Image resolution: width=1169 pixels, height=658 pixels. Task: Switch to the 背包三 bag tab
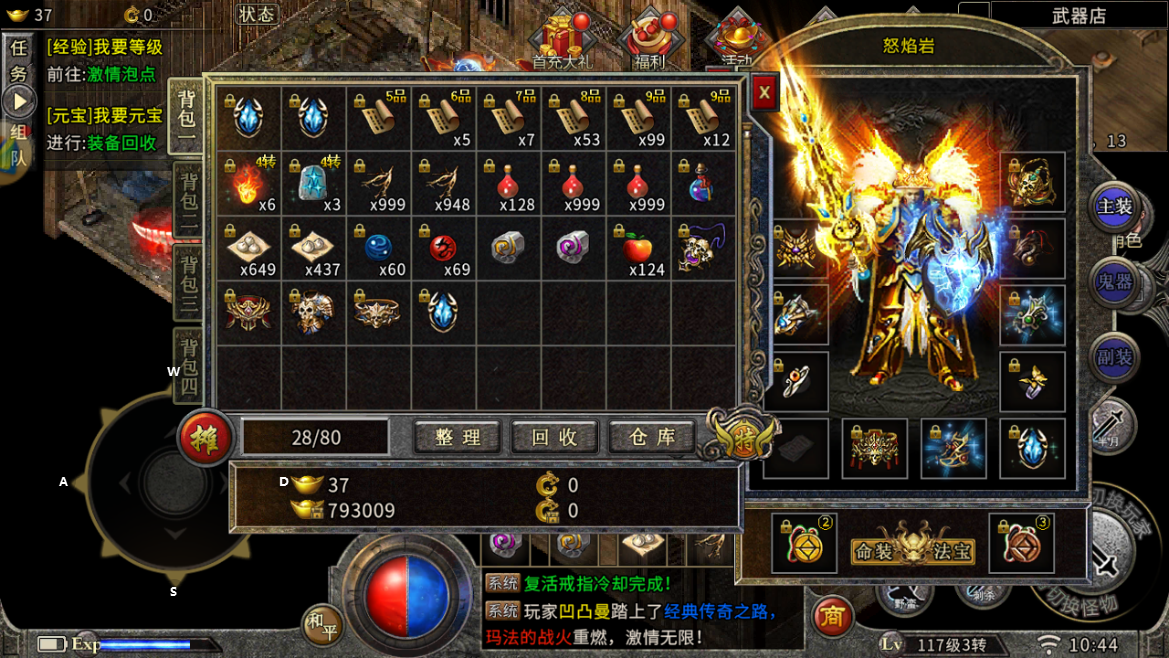pos(188,284)
